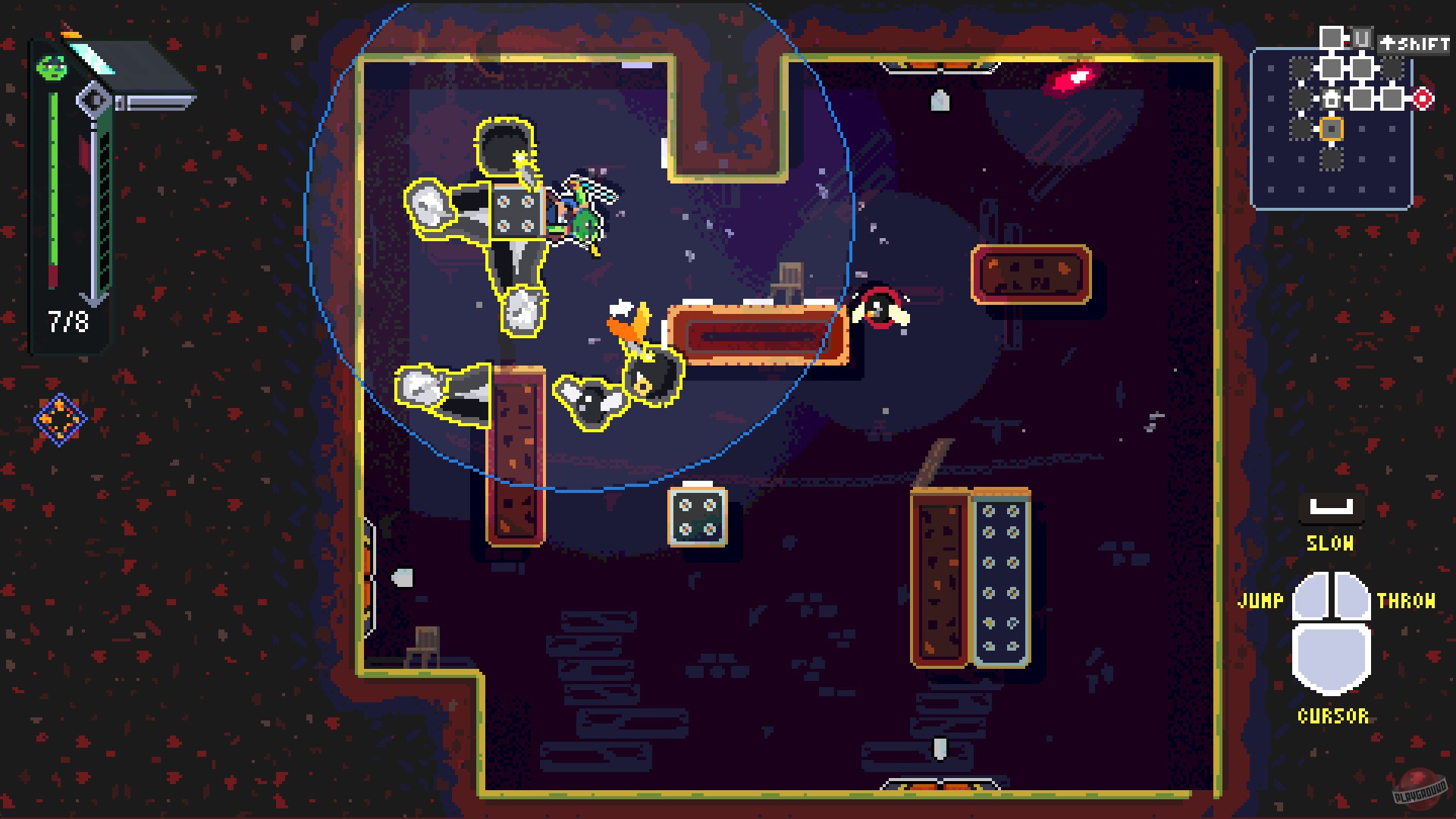Click the U keybind icon above the minimap
The height and width of the screenshot is (819, 1456).
[1362, 37]
